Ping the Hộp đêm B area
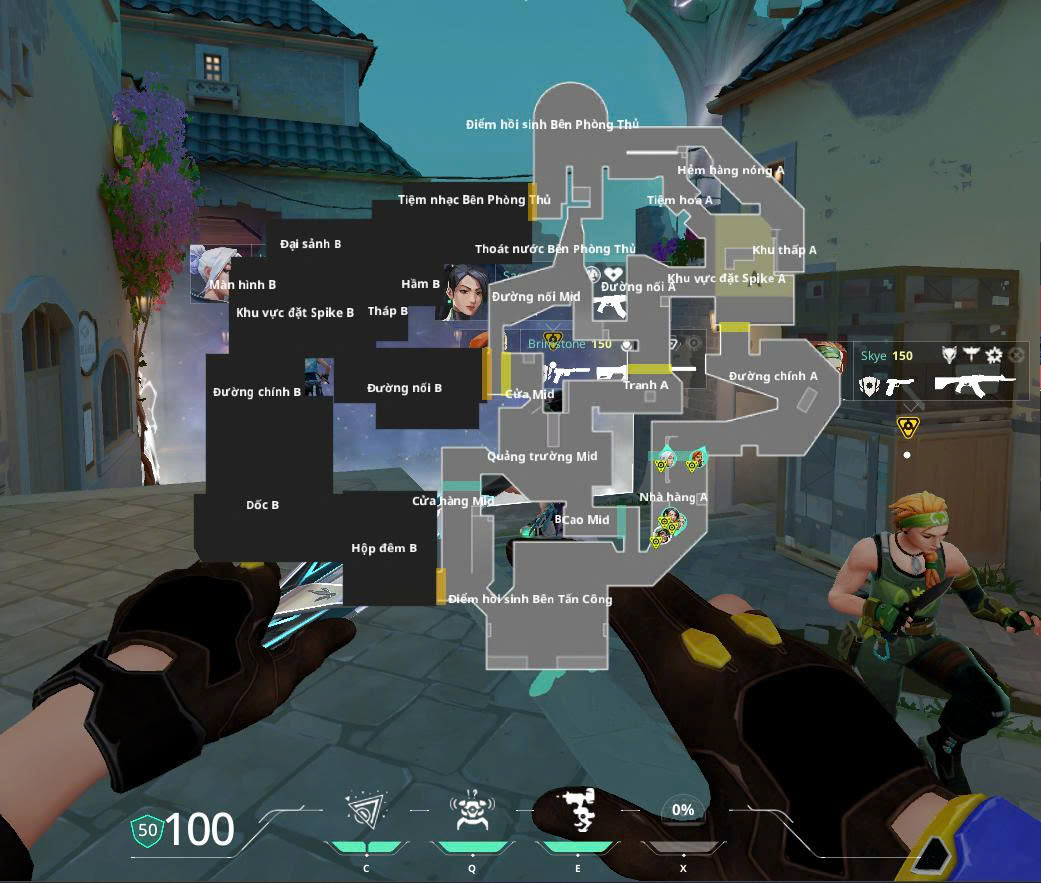Screen dimensions: 1041x883 tap(384, 548)
